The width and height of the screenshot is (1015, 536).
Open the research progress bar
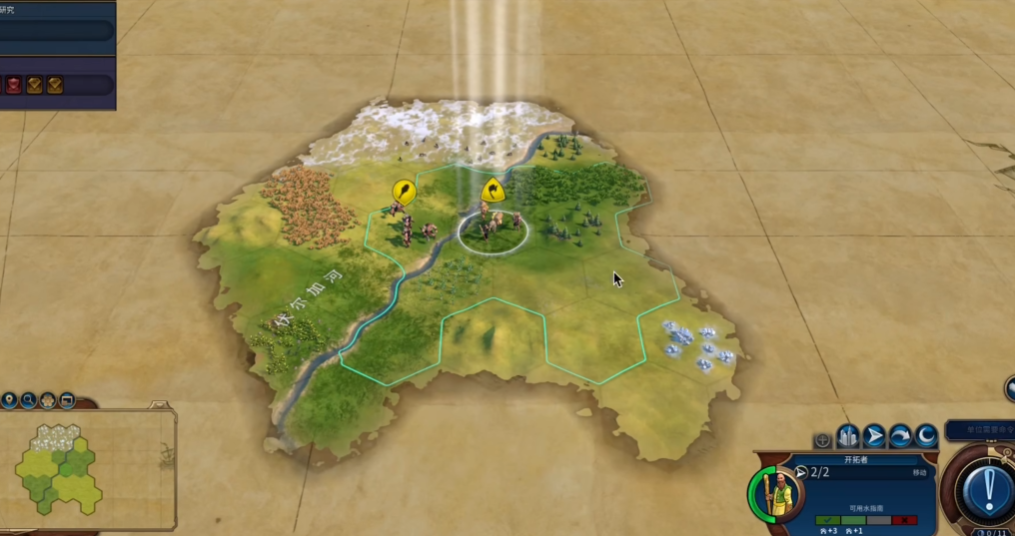pyautogui.click(x=56, y=31)
